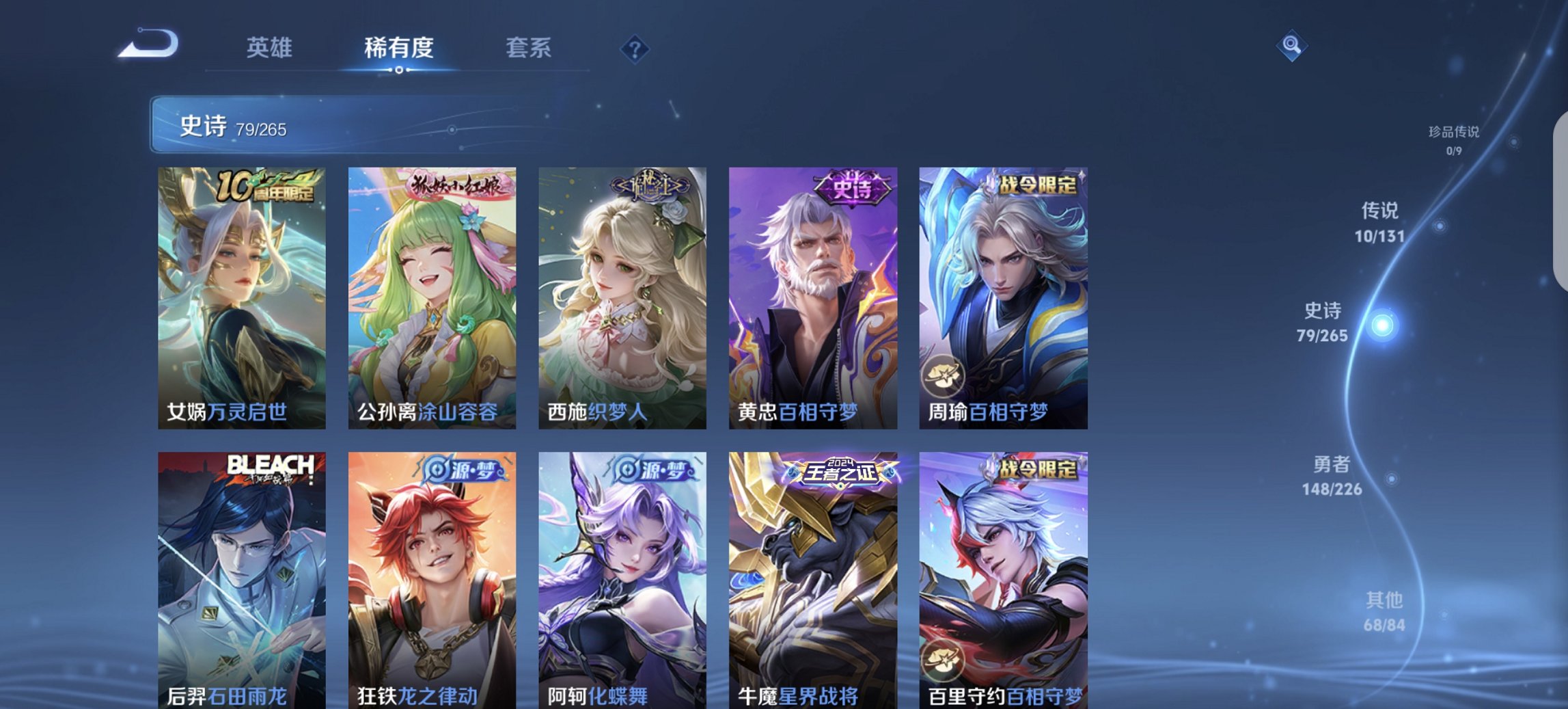Open the help question mark icon
The image size is (1568, 709).
tap(634, 49)
